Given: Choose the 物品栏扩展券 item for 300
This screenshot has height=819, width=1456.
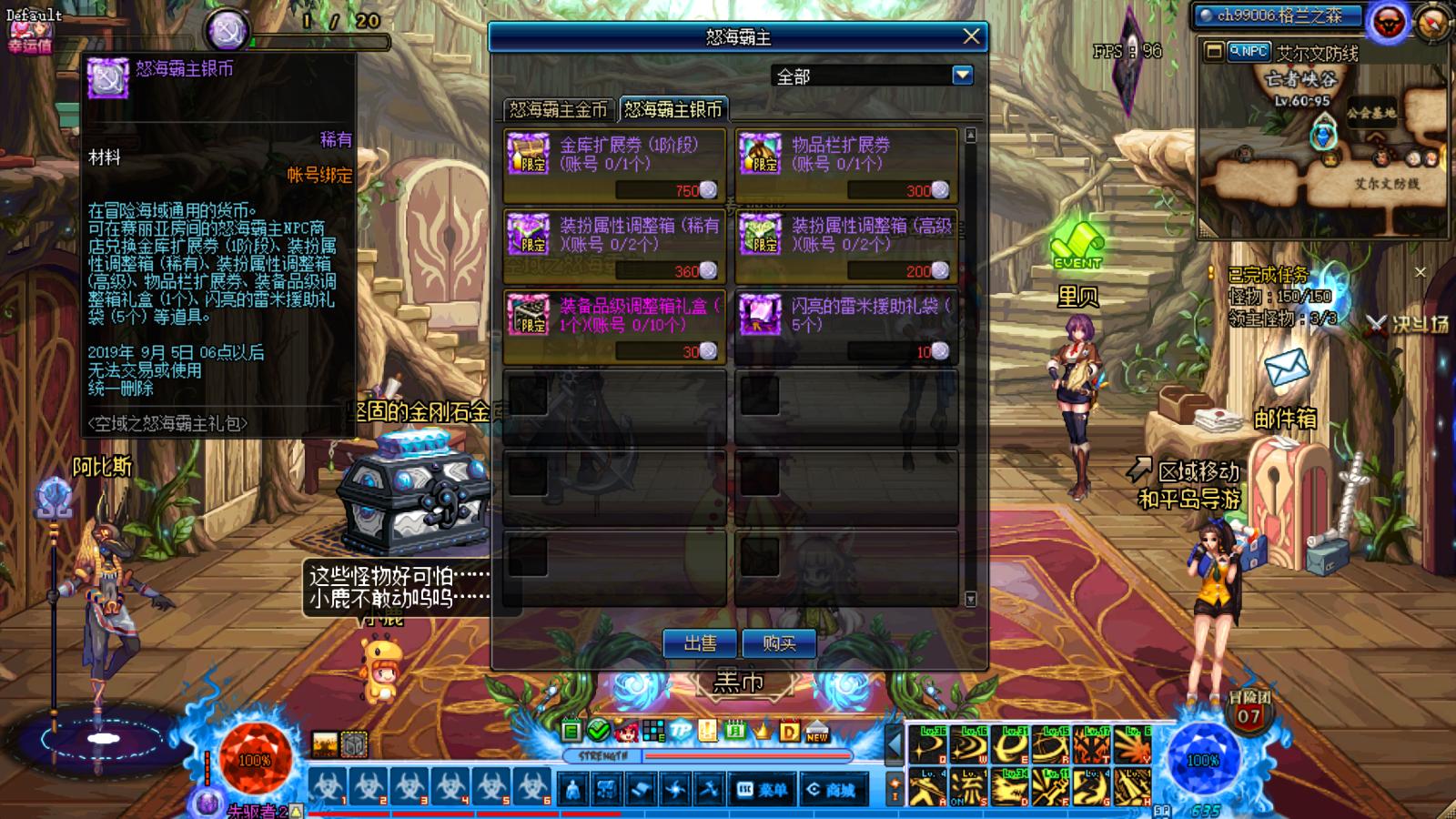Looking at the screenshot, I should tap(846, 165).
